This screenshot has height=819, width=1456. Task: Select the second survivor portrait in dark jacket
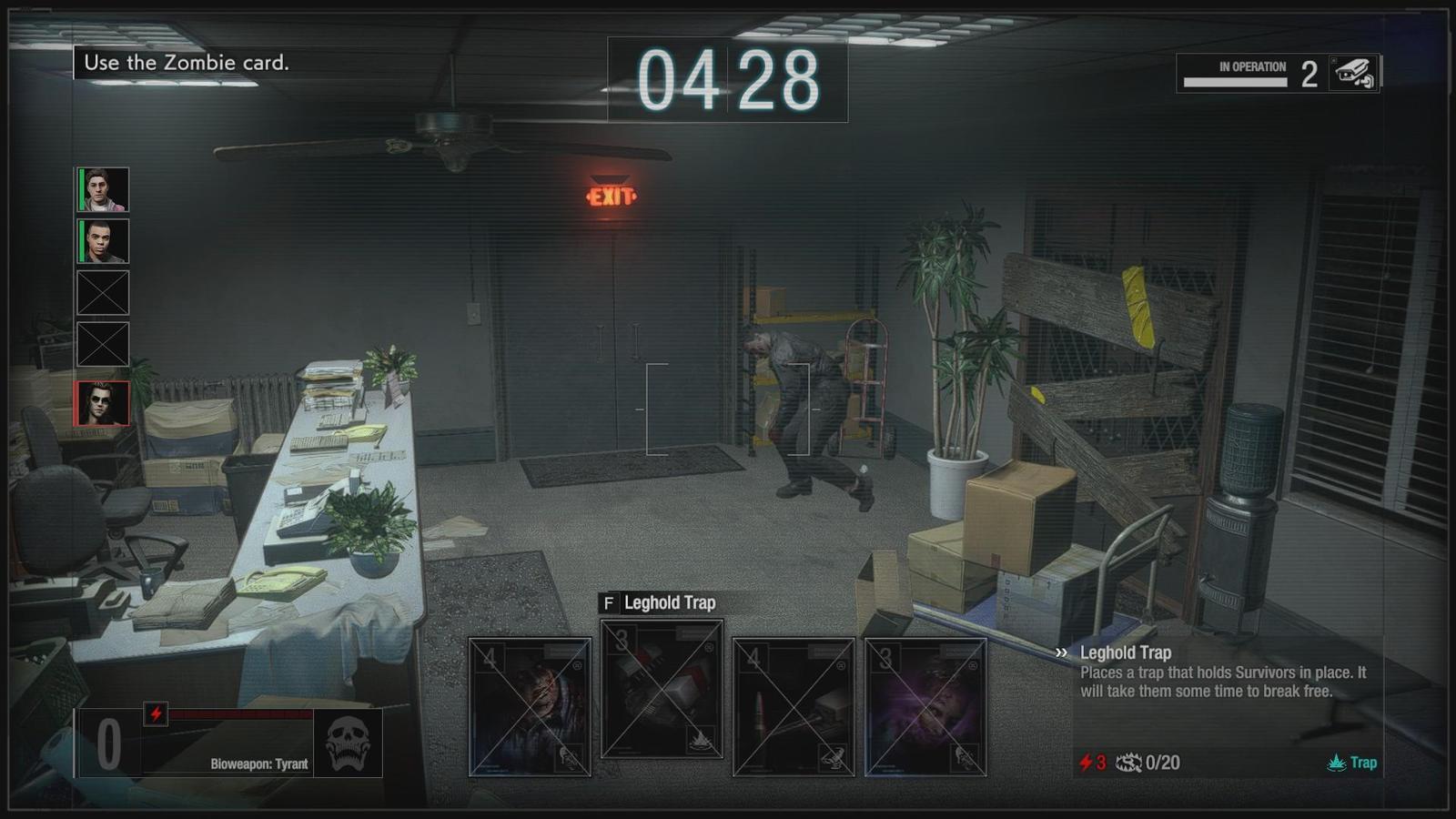[103, 241]
